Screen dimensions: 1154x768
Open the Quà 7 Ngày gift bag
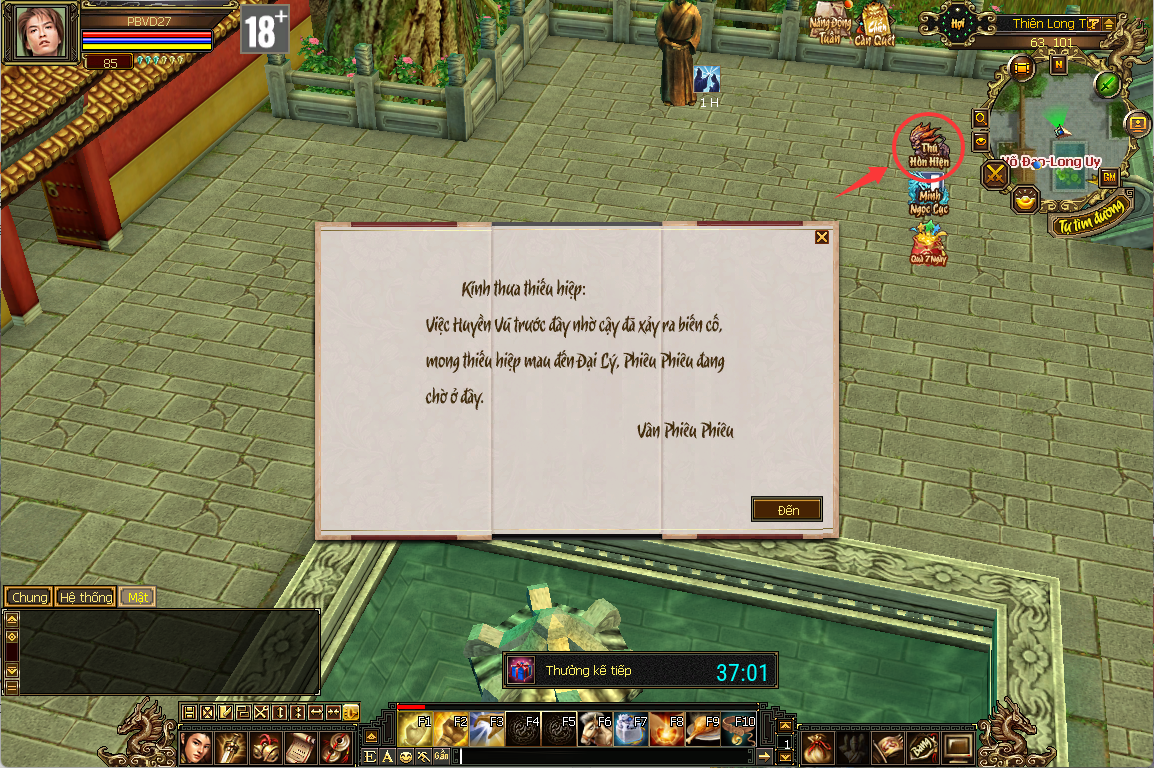(928, 245)
